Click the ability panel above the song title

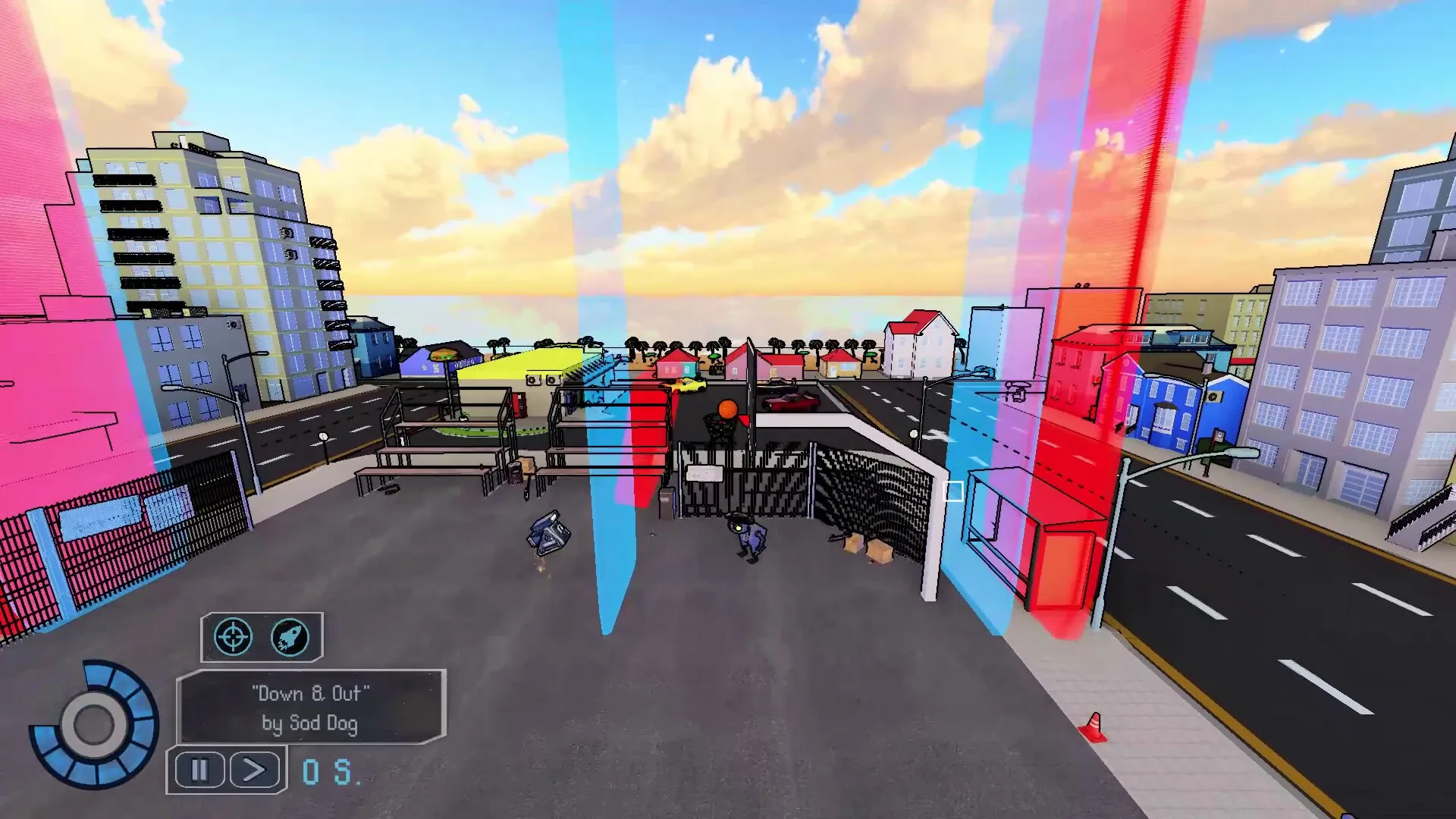[262, 638]
